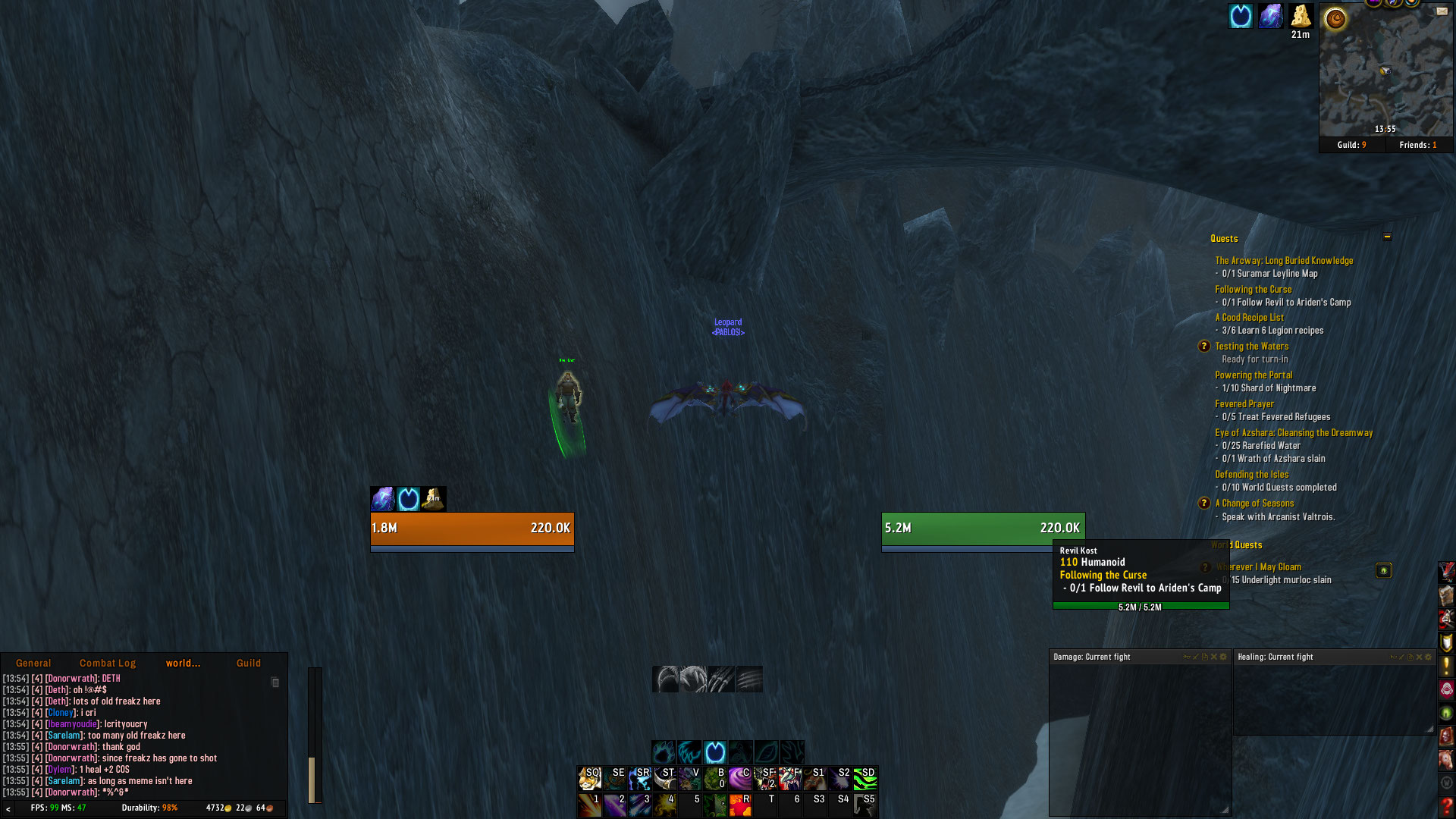1456x819 pixels.
Task: Open the red question mark help icon
Action: [x=1446, y=806]
